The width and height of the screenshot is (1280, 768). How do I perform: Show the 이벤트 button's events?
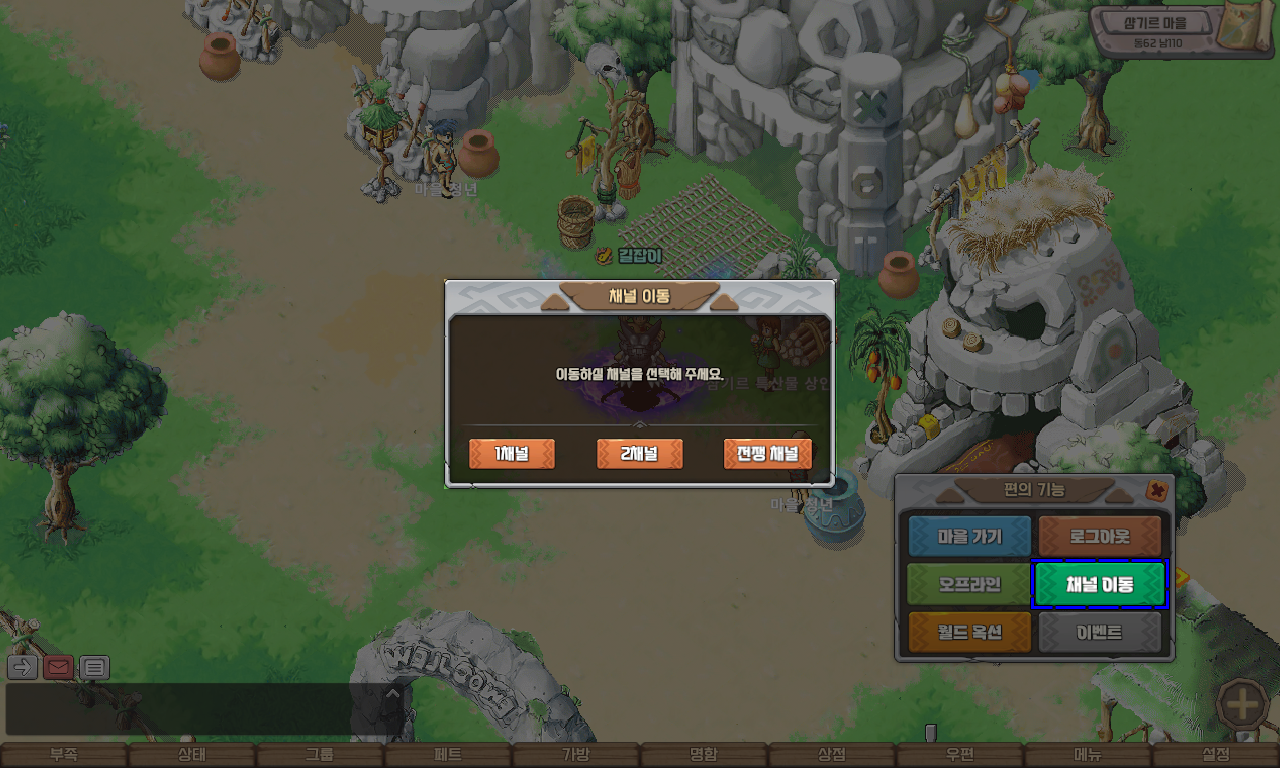point(1099,633)
